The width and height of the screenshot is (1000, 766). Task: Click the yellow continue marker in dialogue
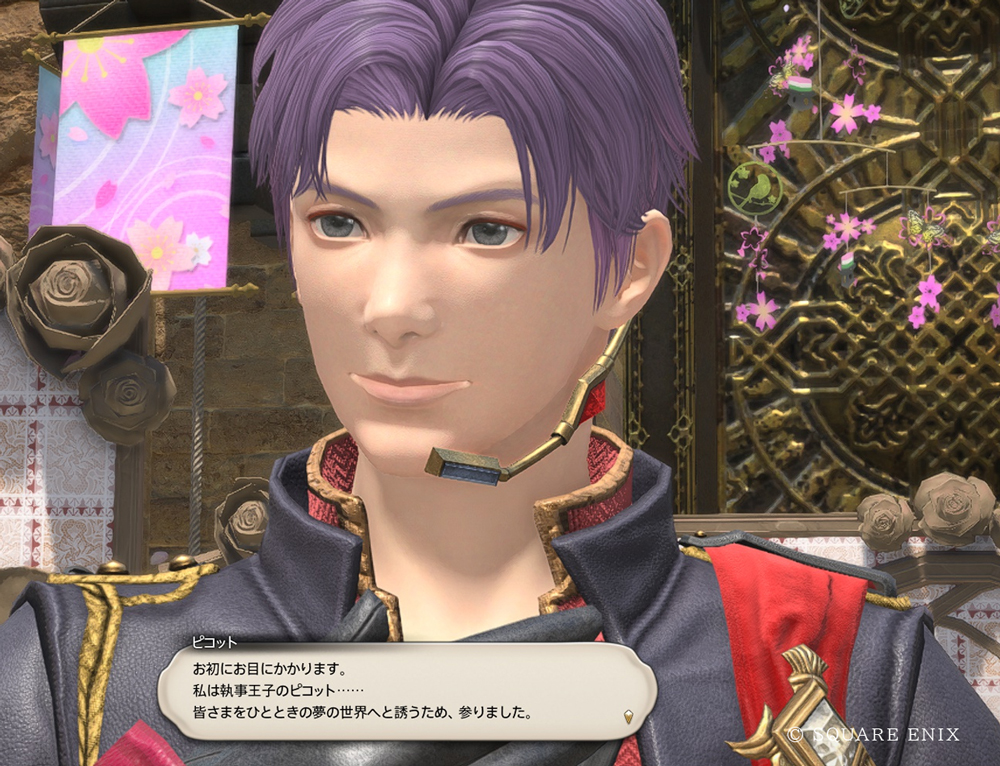coord(627,716)
